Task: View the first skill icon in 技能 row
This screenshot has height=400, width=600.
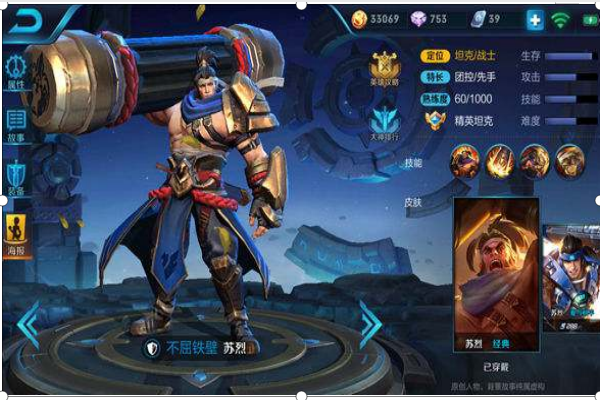Action: (464, 160)
